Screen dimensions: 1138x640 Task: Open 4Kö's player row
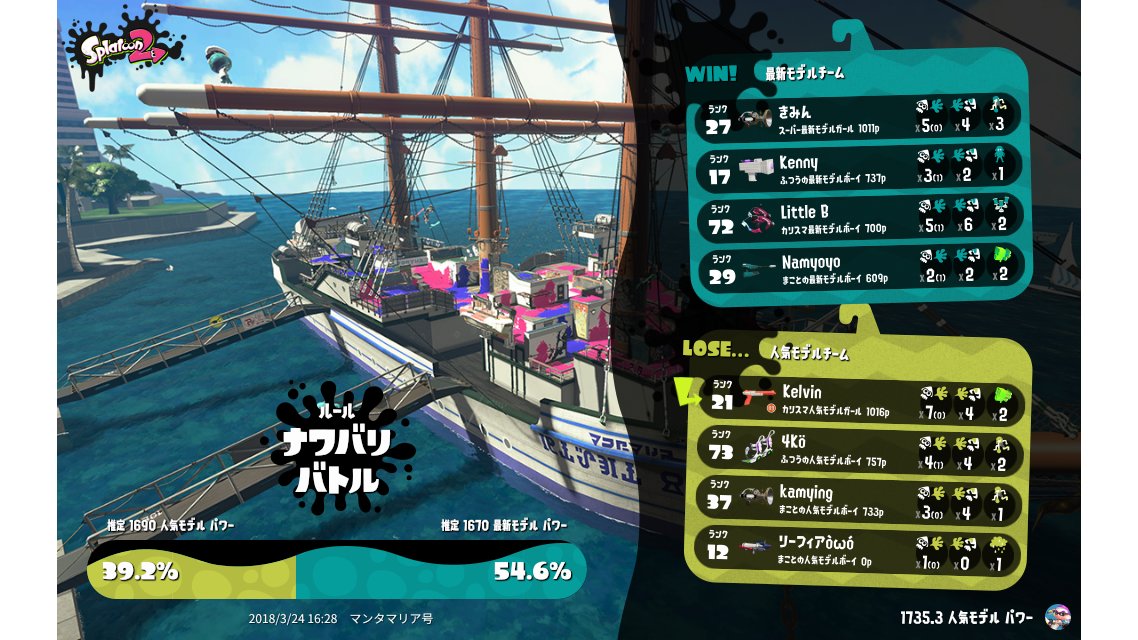(x=860, y=449)
